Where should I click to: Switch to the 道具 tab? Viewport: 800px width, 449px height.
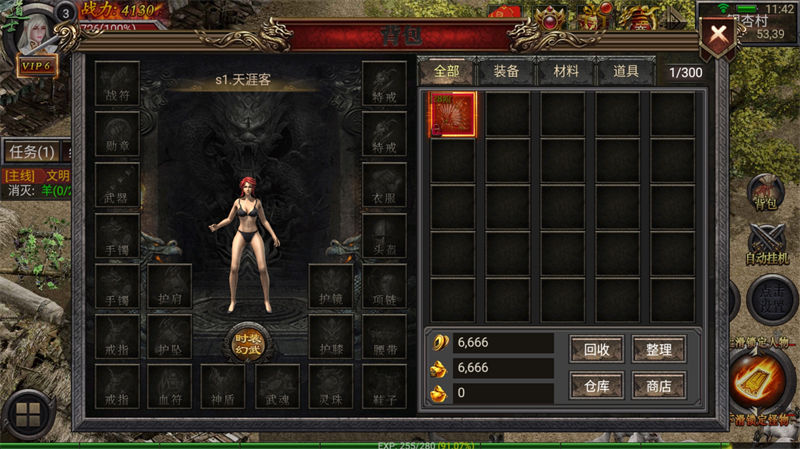click(625, 72)
